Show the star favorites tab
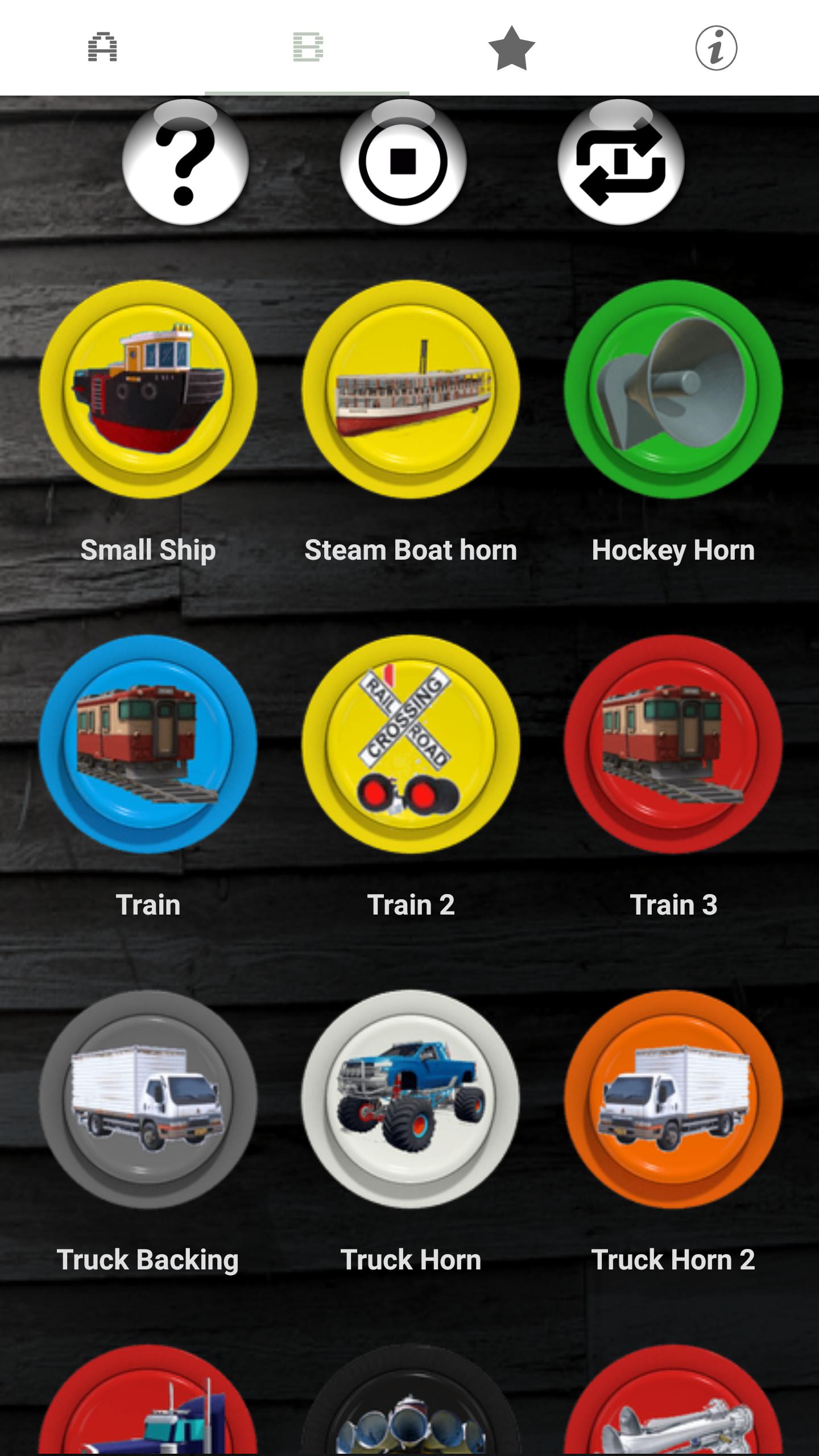The height and width of the screenshot is (1456, 819). coord(512,48)
